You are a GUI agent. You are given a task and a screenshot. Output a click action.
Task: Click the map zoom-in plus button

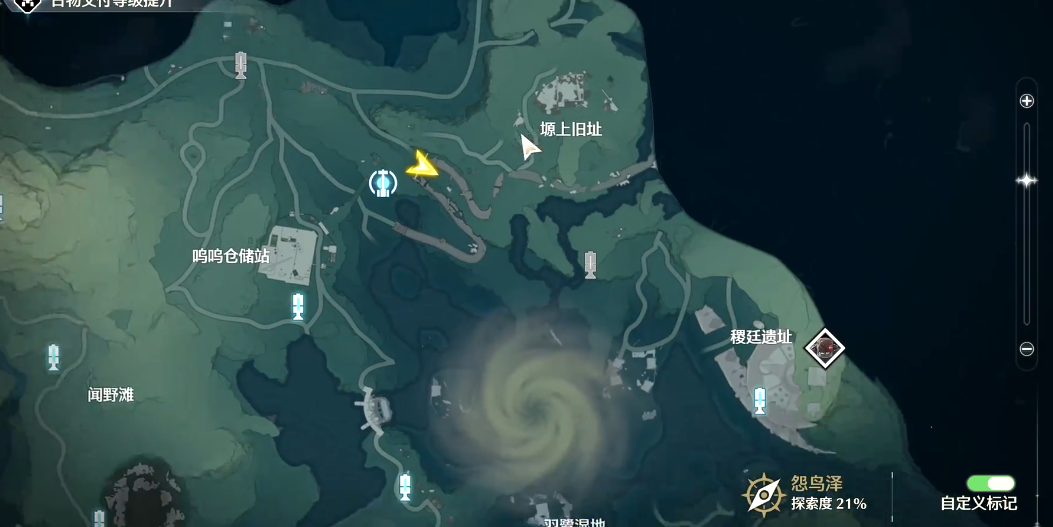pyautogui.click(x=1026, y=101)
